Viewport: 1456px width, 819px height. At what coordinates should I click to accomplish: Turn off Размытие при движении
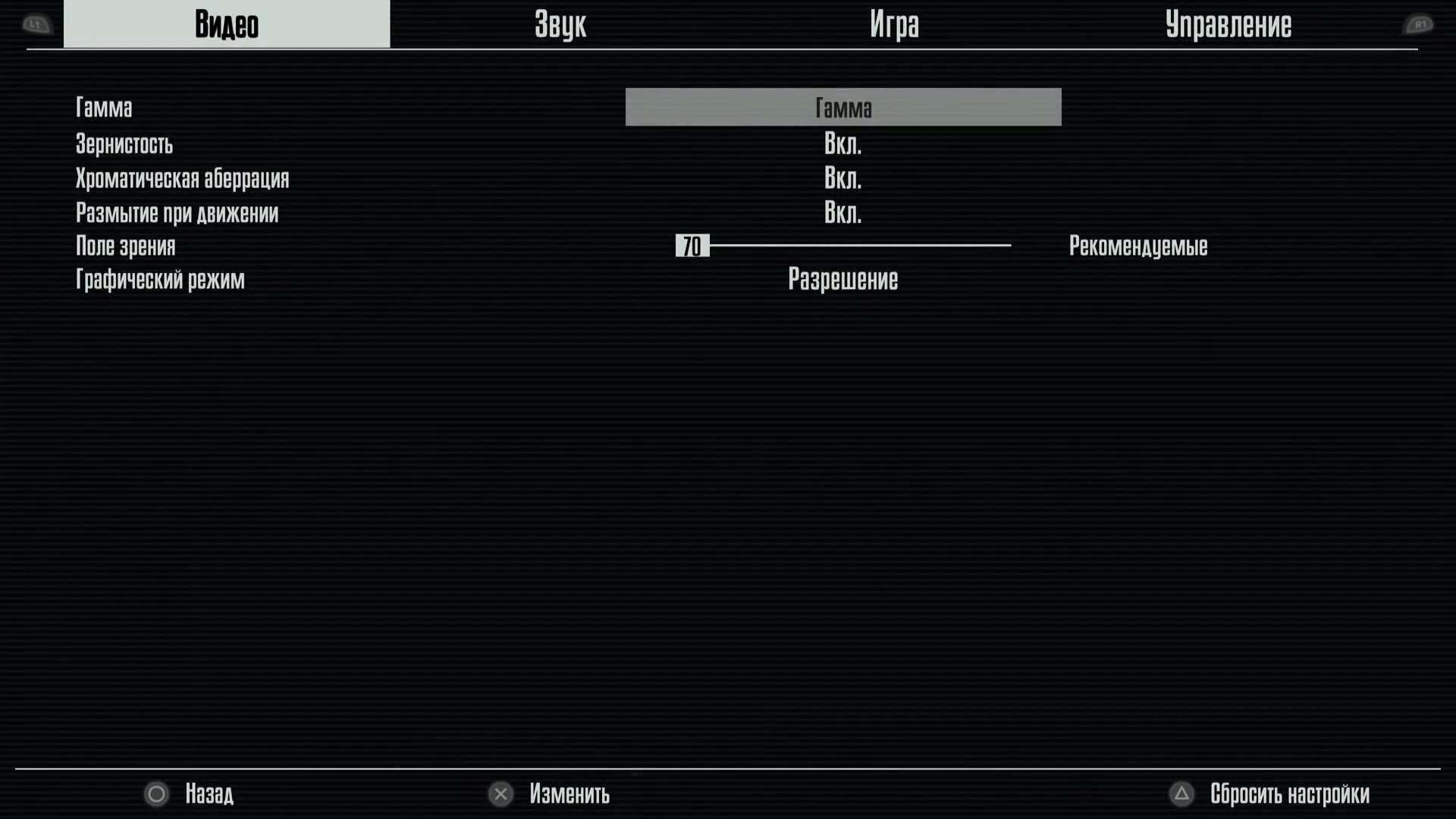(x=843, y=213)
